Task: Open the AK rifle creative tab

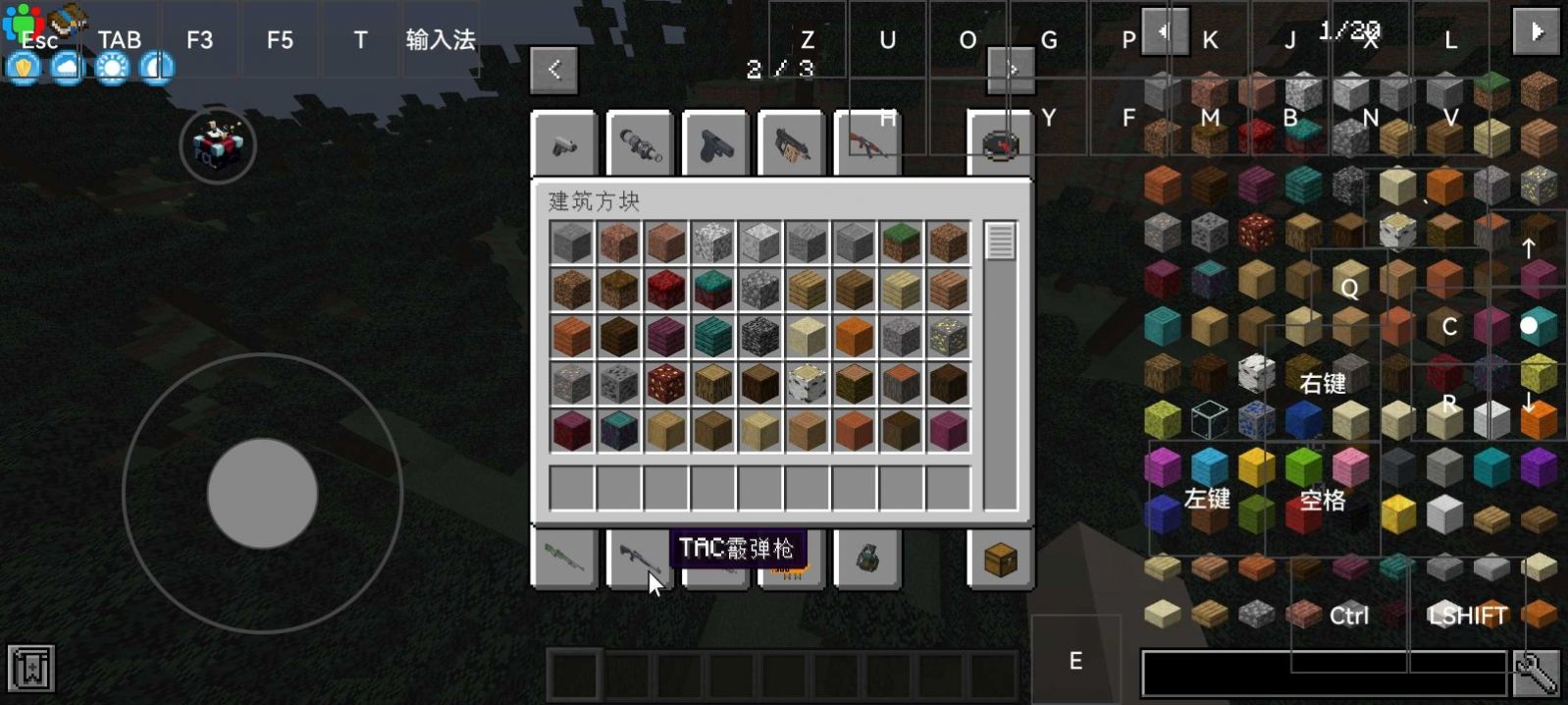Action: pyautogui.click(x=867, y=144)
